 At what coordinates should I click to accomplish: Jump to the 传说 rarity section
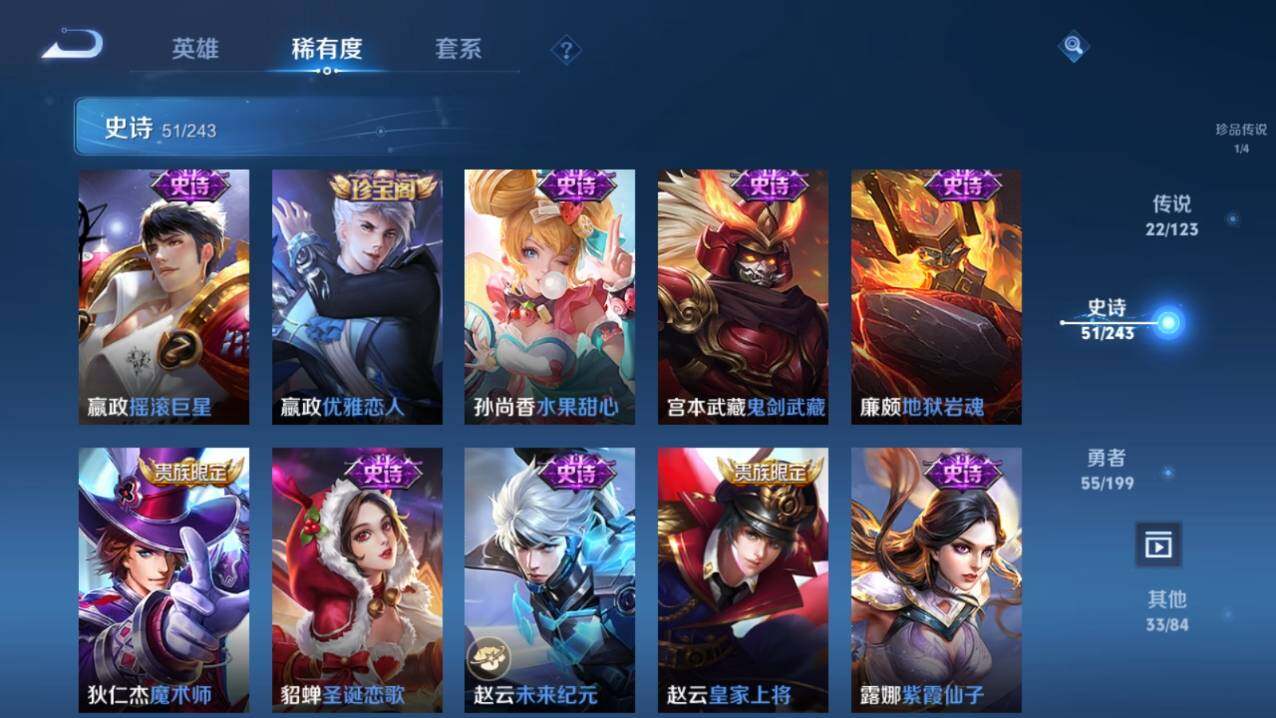click(x=1172, y=215)
